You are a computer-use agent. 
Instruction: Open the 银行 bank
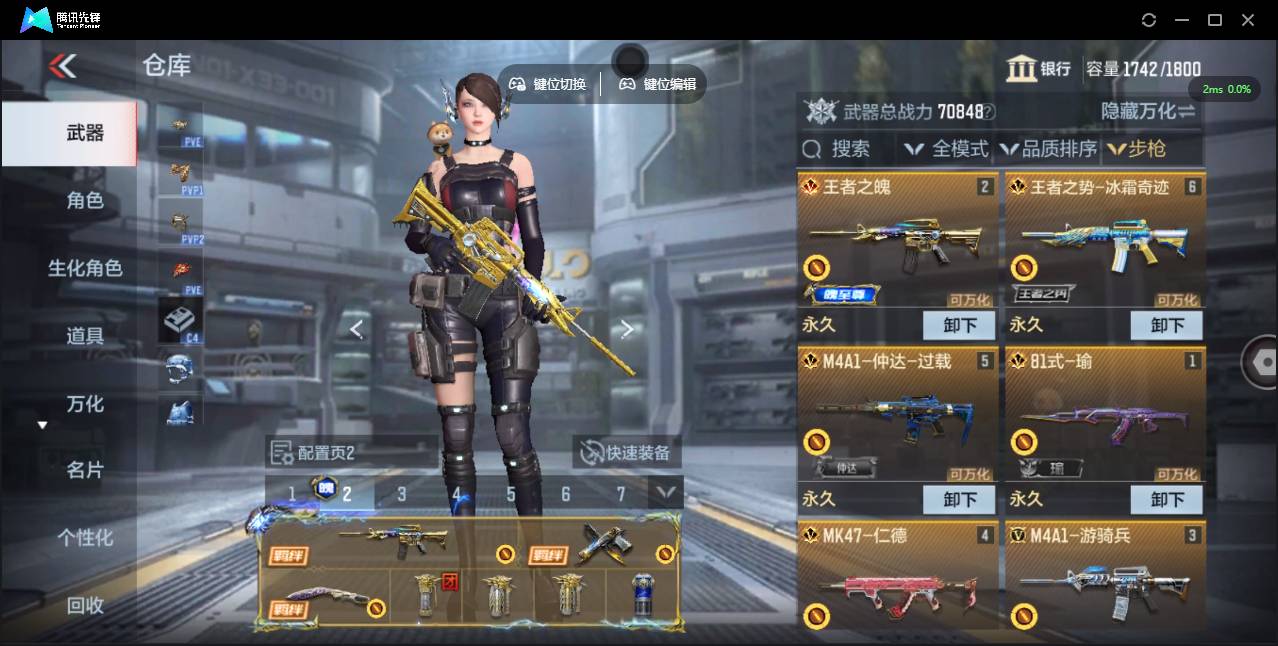tap(1039, 69)
